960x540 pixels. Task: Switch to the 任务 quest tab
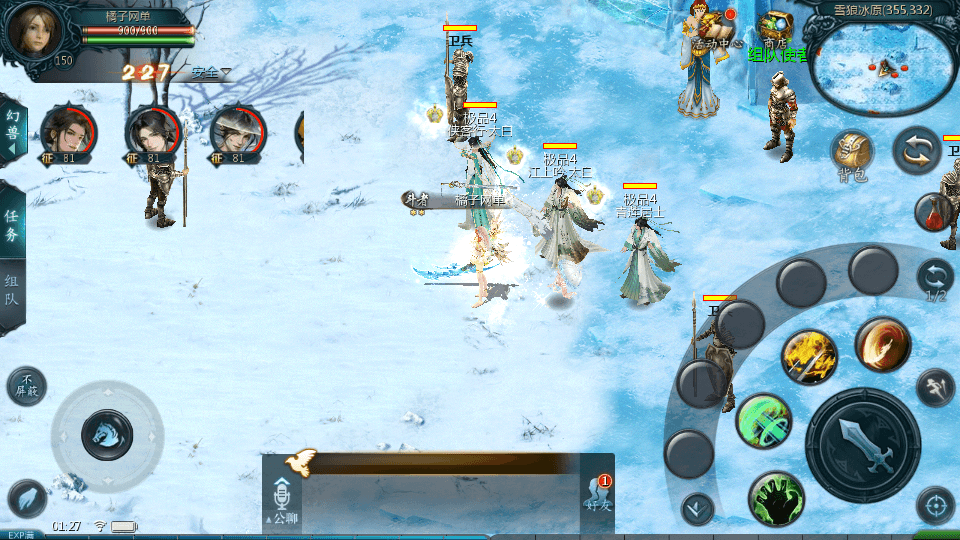coord(12,224)
